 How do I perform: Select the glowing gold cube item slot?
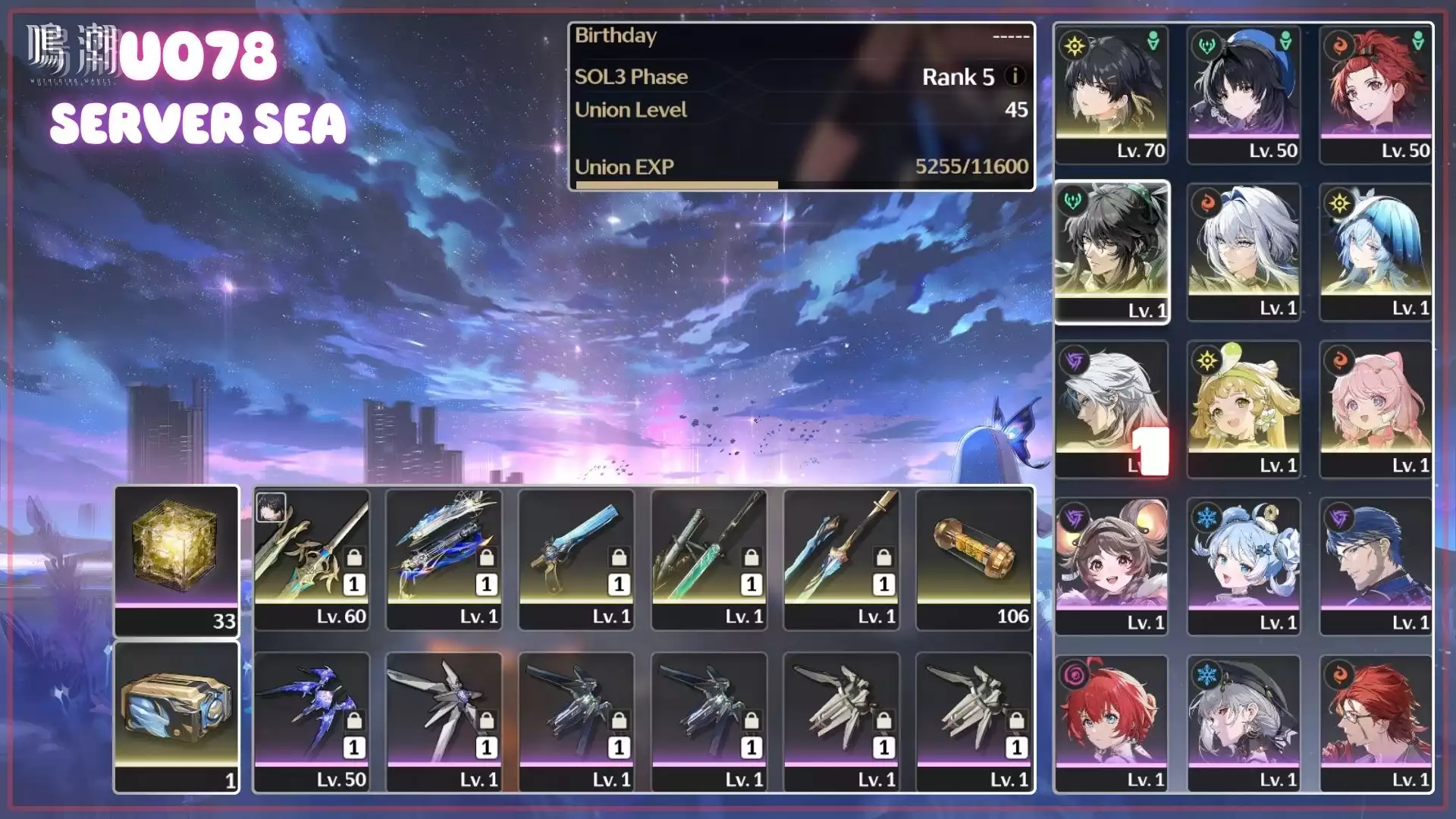tap(176, 561)
